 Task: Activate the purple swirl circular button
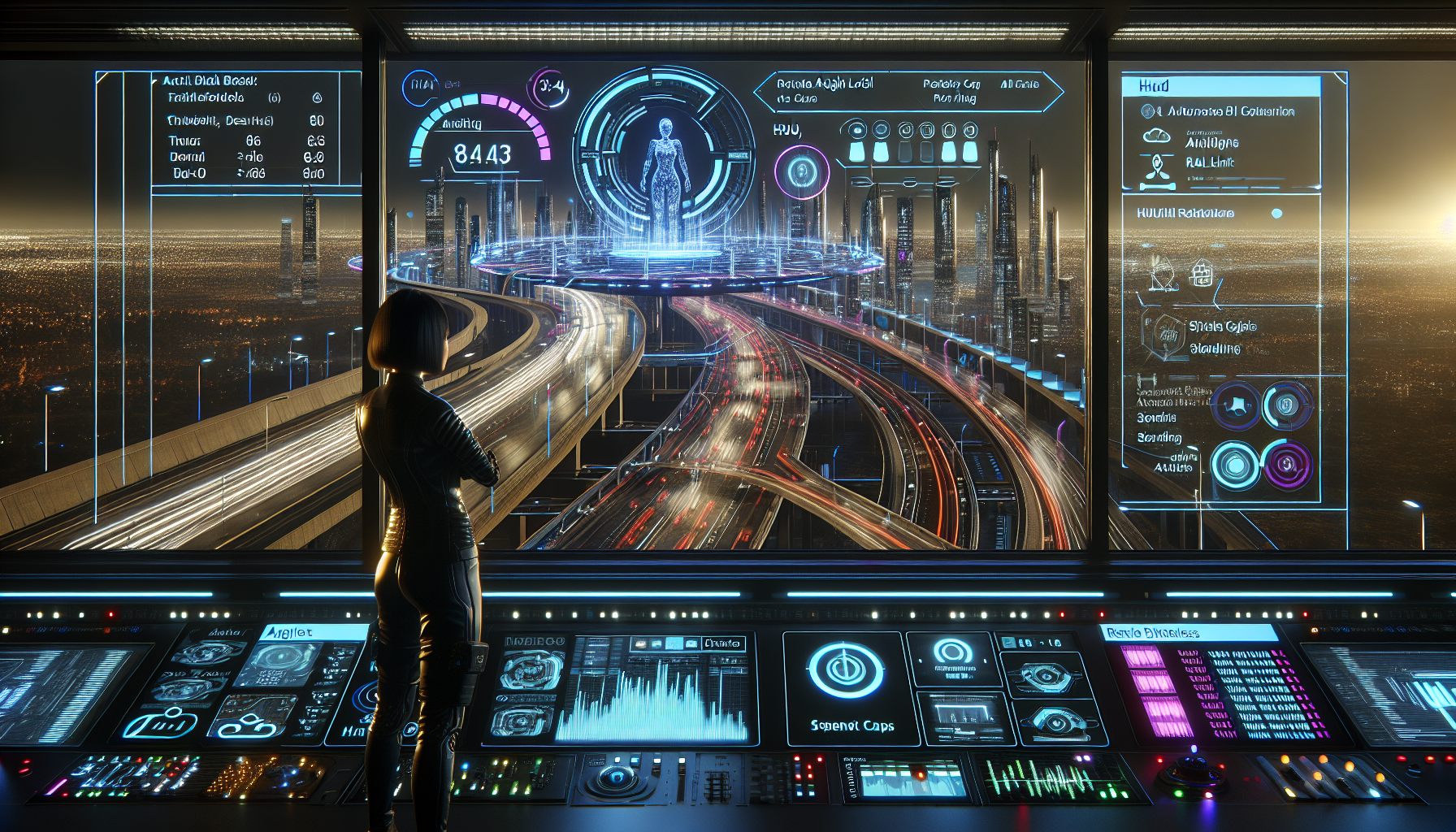tap(1287, 465)
